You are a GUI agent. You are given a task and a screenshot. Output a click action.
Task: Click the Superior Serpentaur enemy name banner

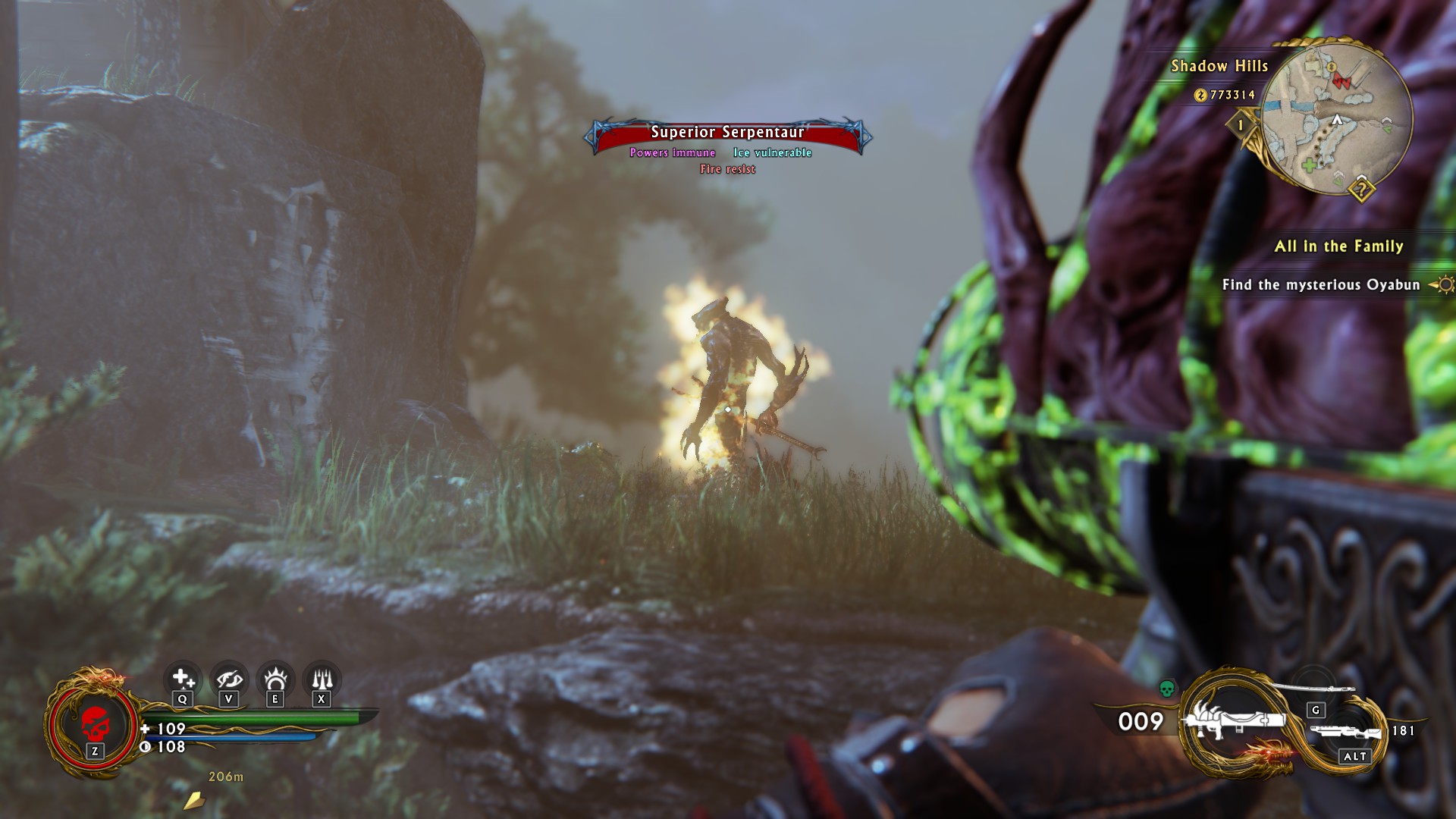(x=727, y=133)
